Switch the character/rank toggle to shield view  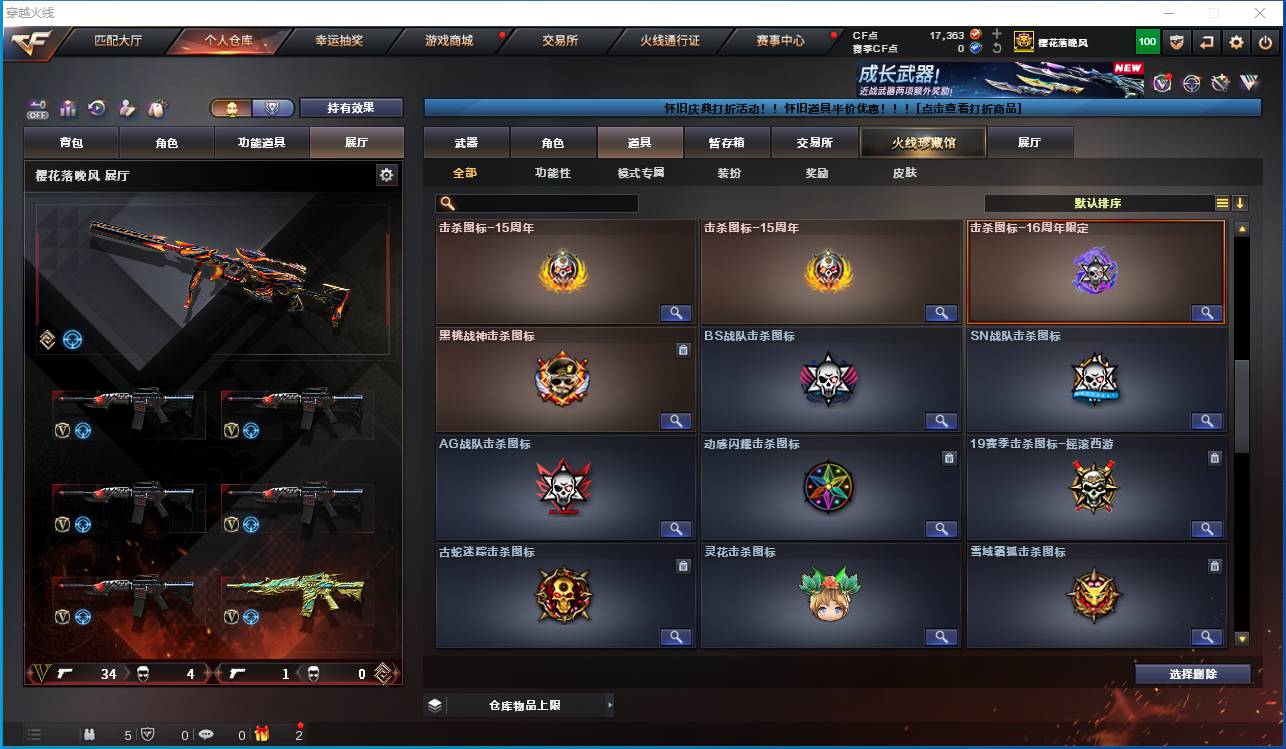272,108
